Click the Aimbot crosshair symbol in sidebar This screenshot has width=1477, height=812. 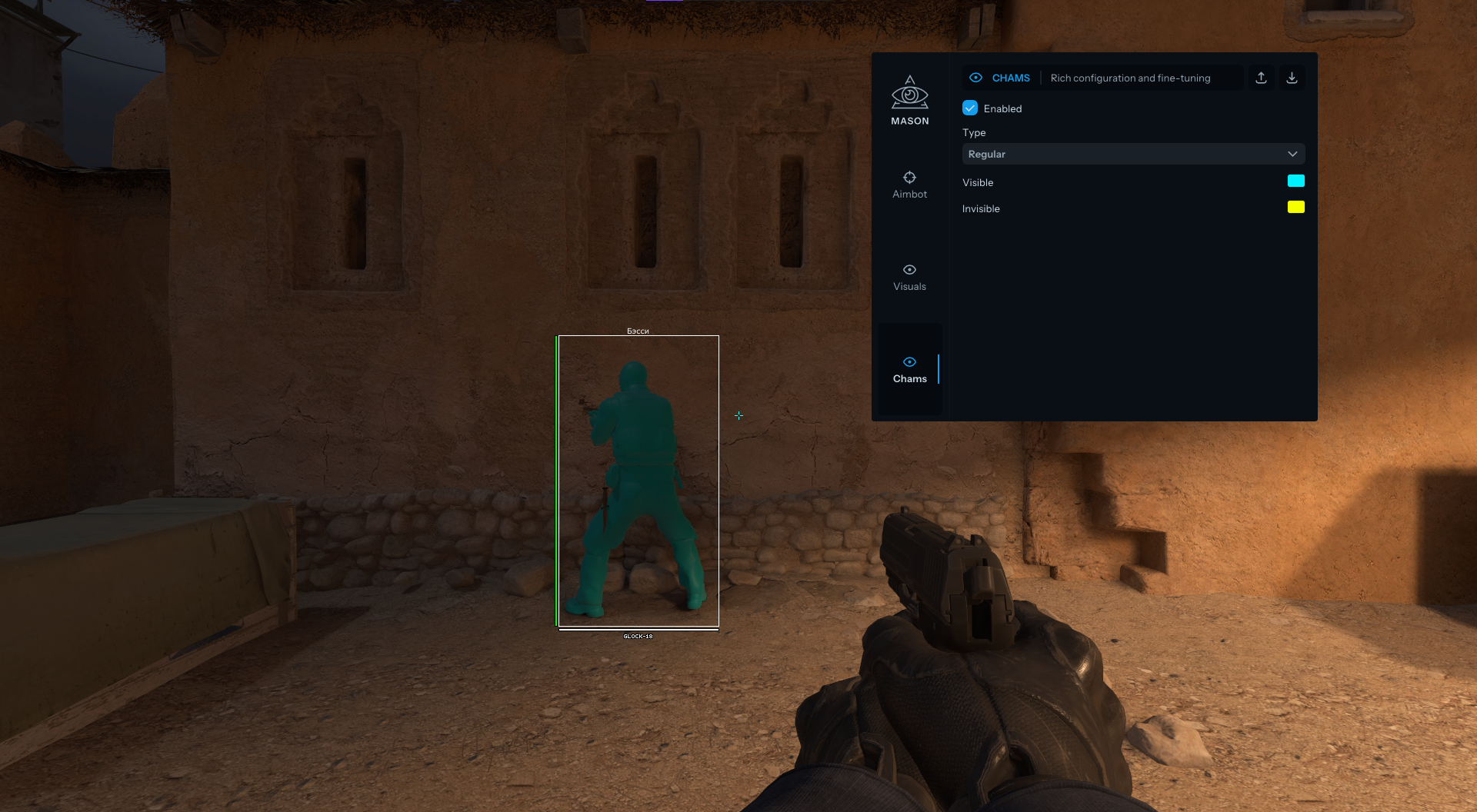(x=910, y=178)
